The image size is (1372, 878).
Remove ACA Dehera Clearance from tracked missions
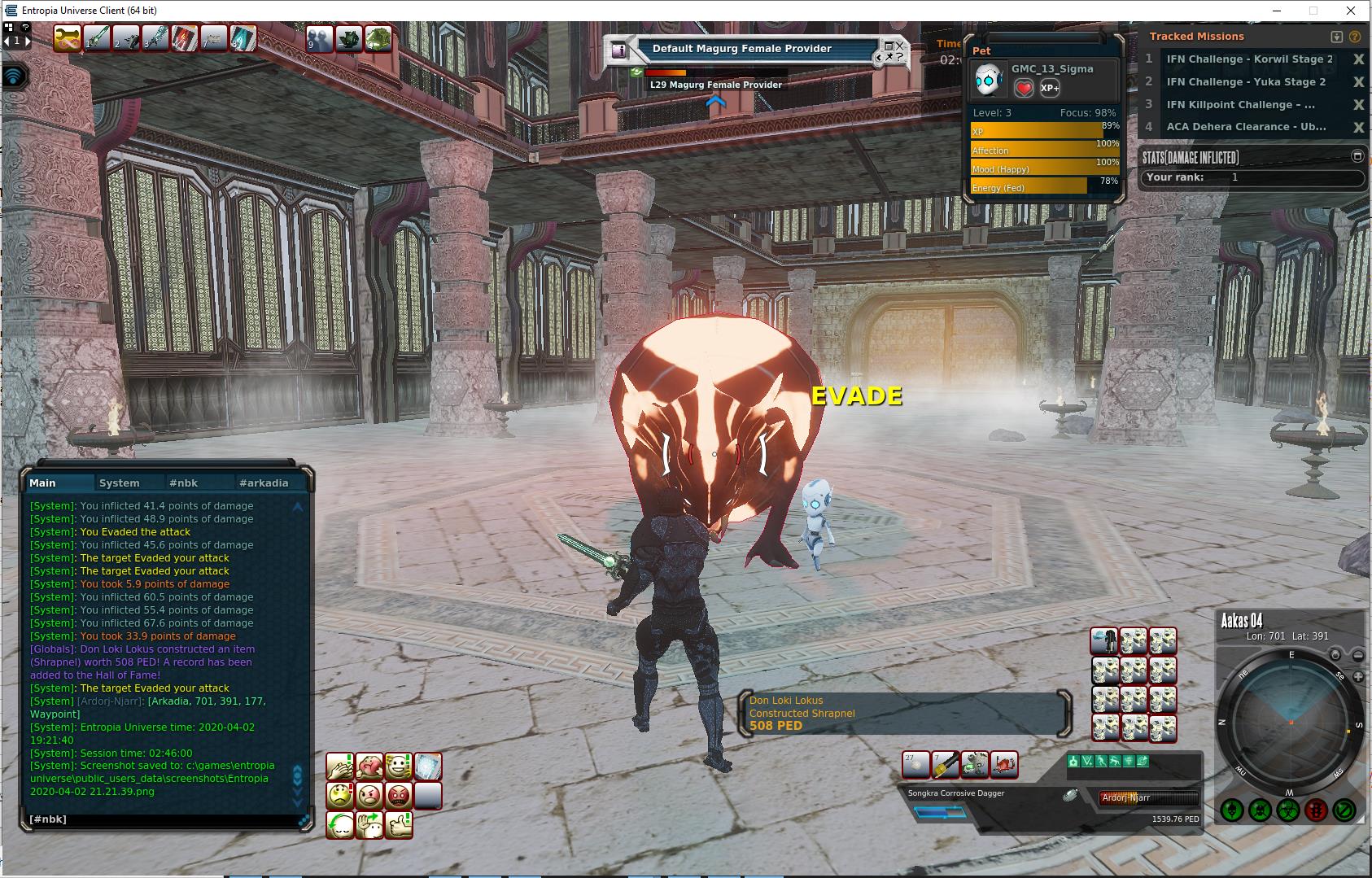point(1358,127)
